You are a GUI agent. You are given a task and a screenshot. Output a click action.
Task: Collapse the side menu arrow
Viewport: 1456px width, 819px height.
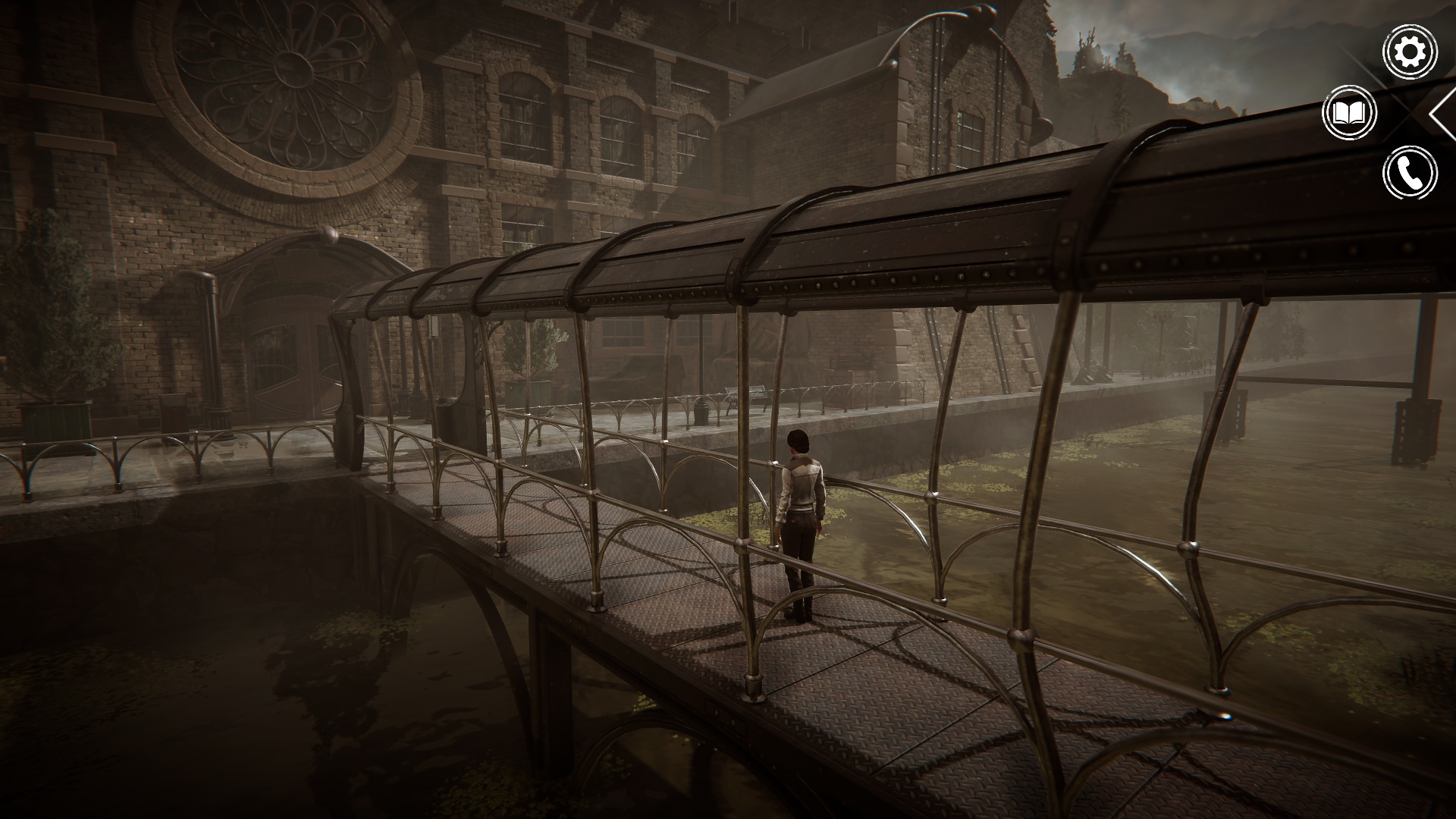1442,114
